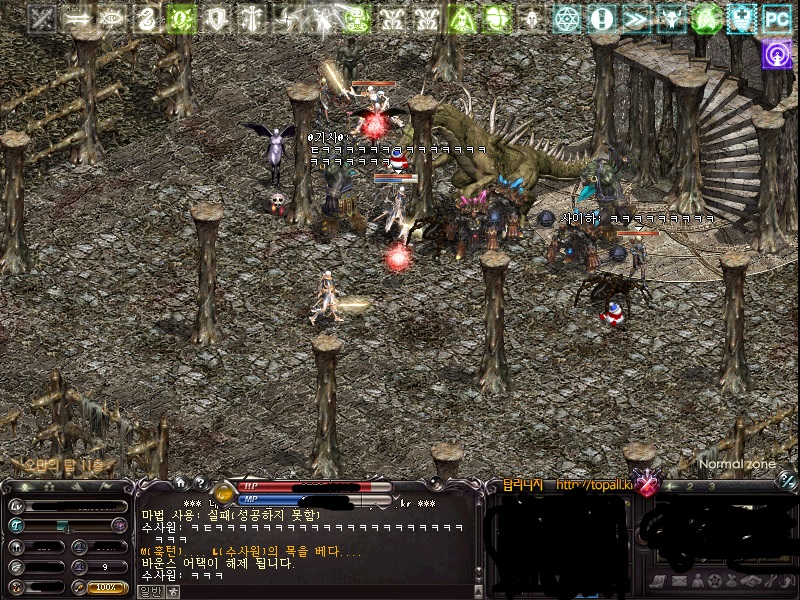Select the hexagram star buff icon
Image resolution: width=800 pixels, height=600 pixels.
tap(568, 18)
